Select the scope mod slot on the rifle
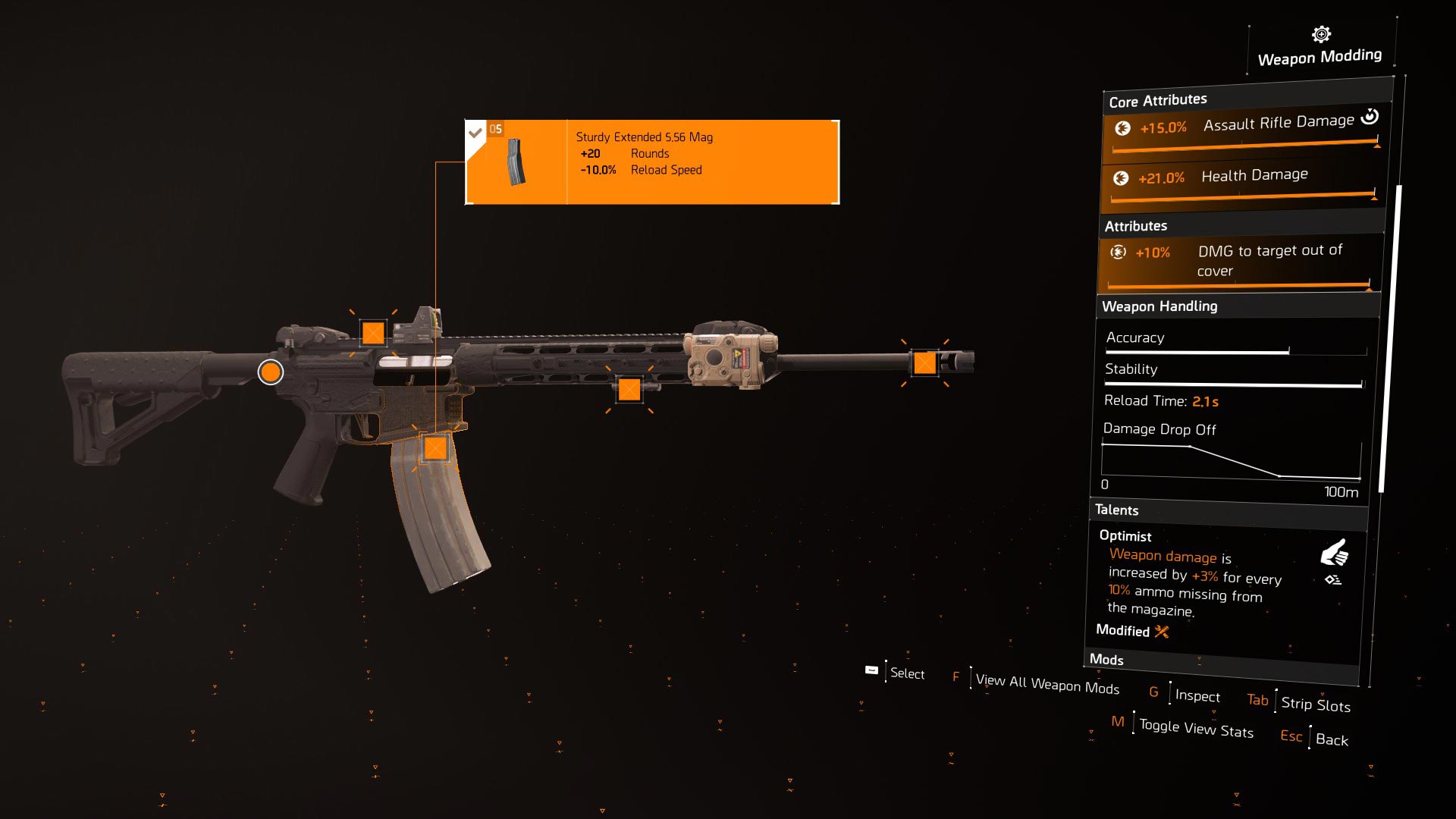 [x=372, y=331]
